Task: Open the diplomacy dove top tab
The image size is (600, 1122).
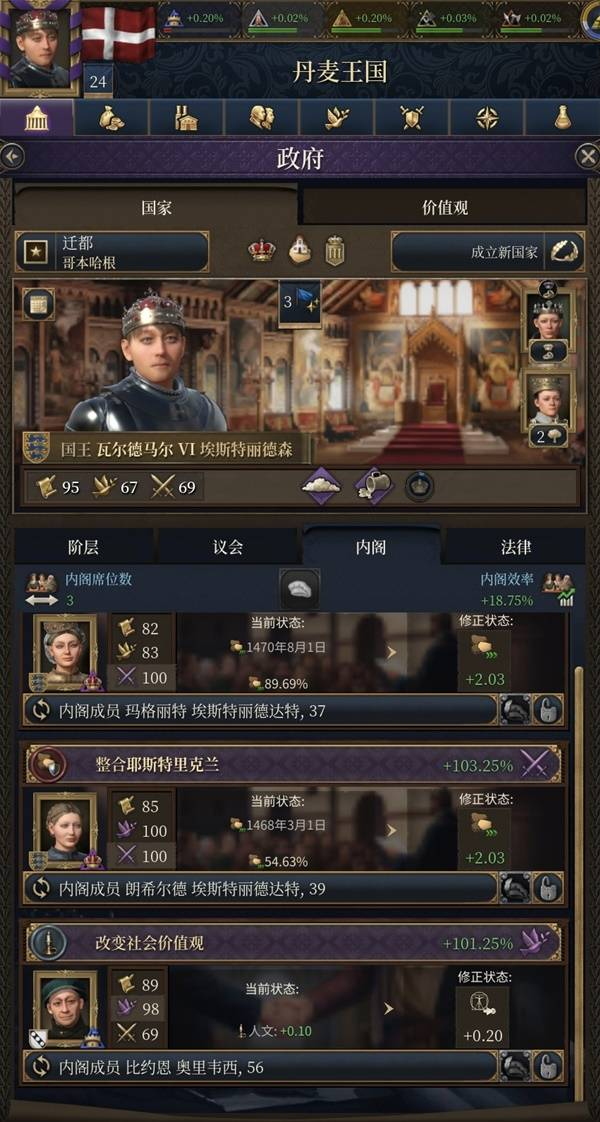Action: pos(337,118)
